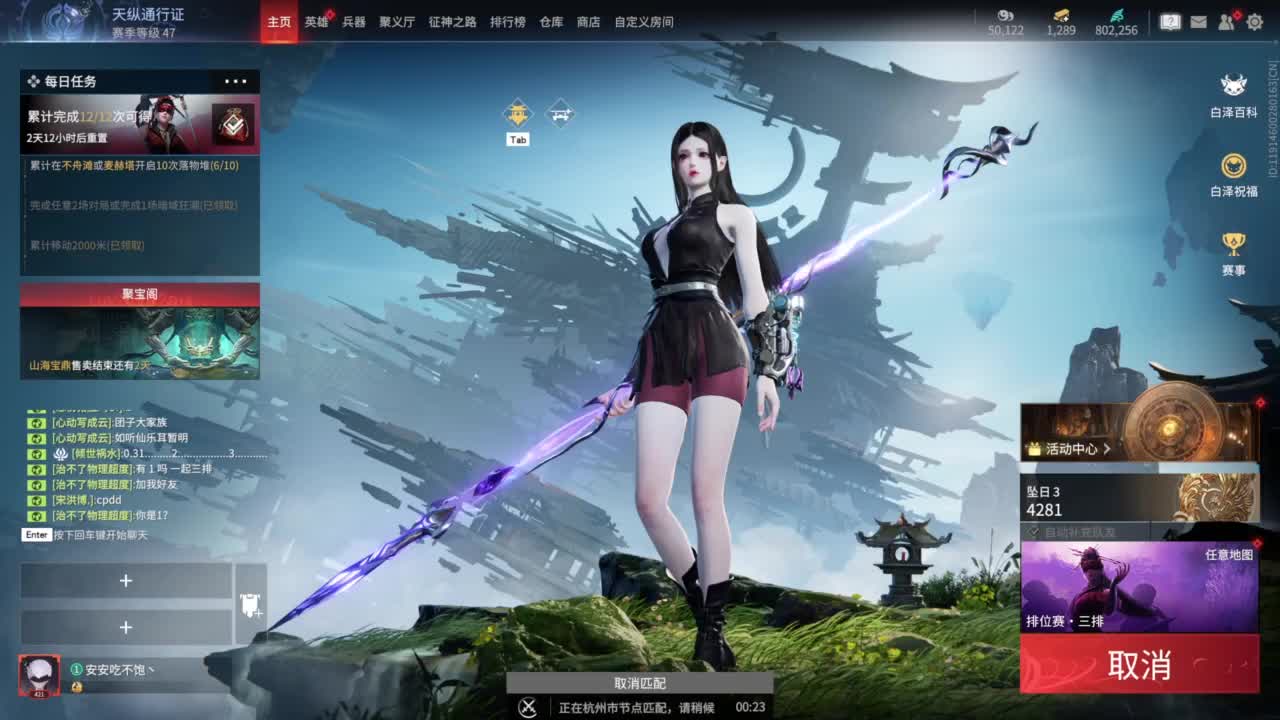
Task: Enable the 自动补充队友 auto-fill teammates checkbox
Action: pos(1033,533)
